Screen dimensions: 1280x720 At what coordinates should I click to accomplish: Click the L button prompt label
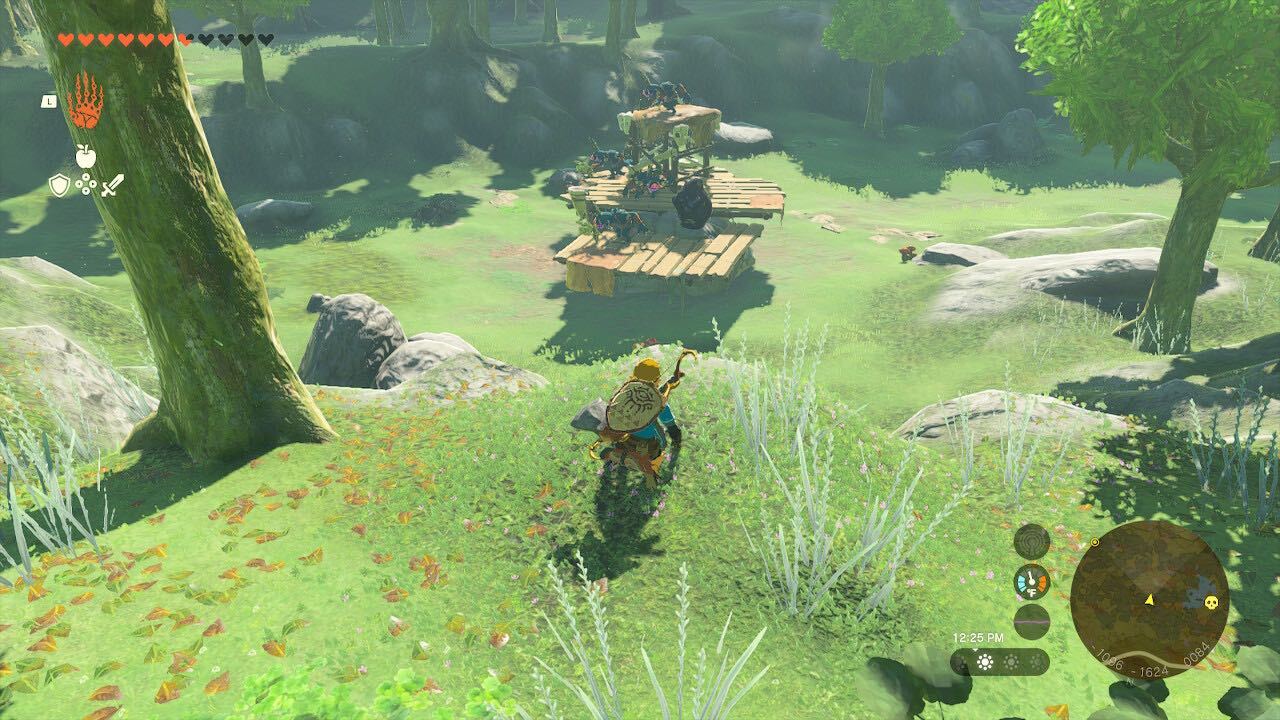click(x=49, y=102)
